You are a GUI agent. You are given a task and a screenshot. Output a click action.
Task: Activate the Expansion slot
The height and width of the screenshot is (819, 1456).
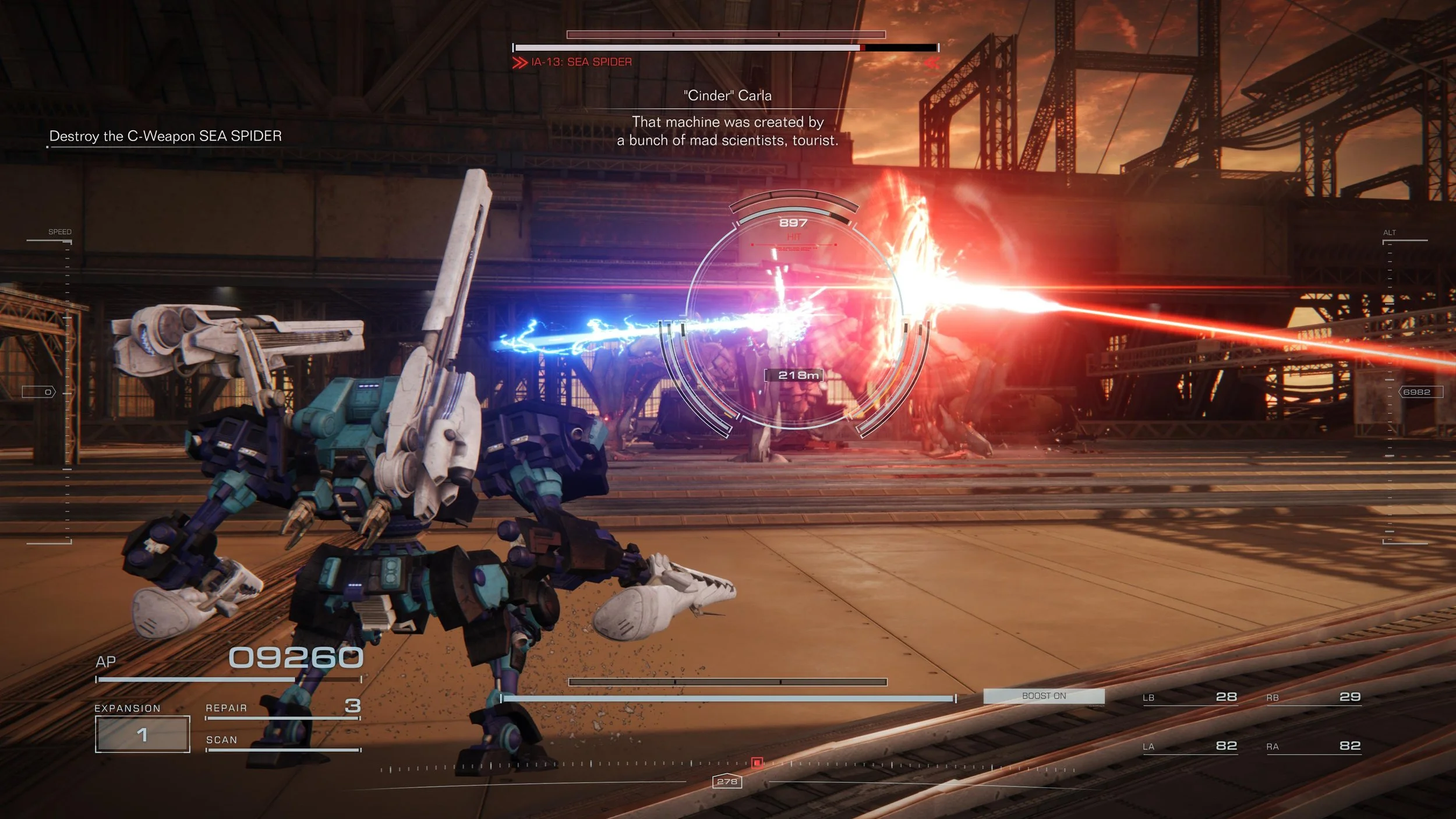coord(143,734)
